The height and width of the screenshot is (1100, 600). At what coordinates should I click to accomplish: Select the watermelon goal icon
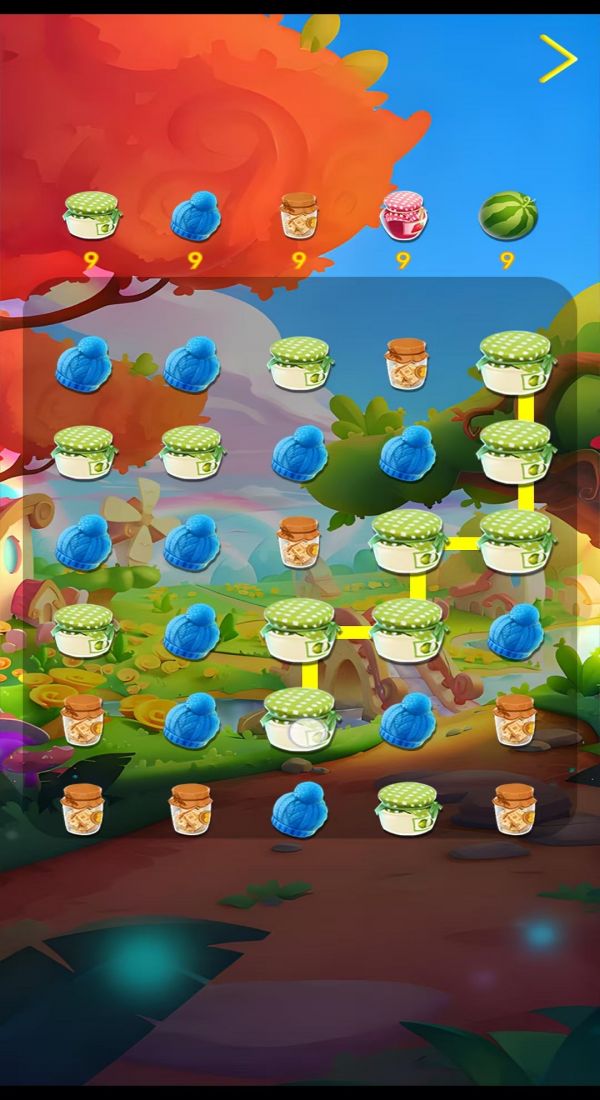click(508, 216)
